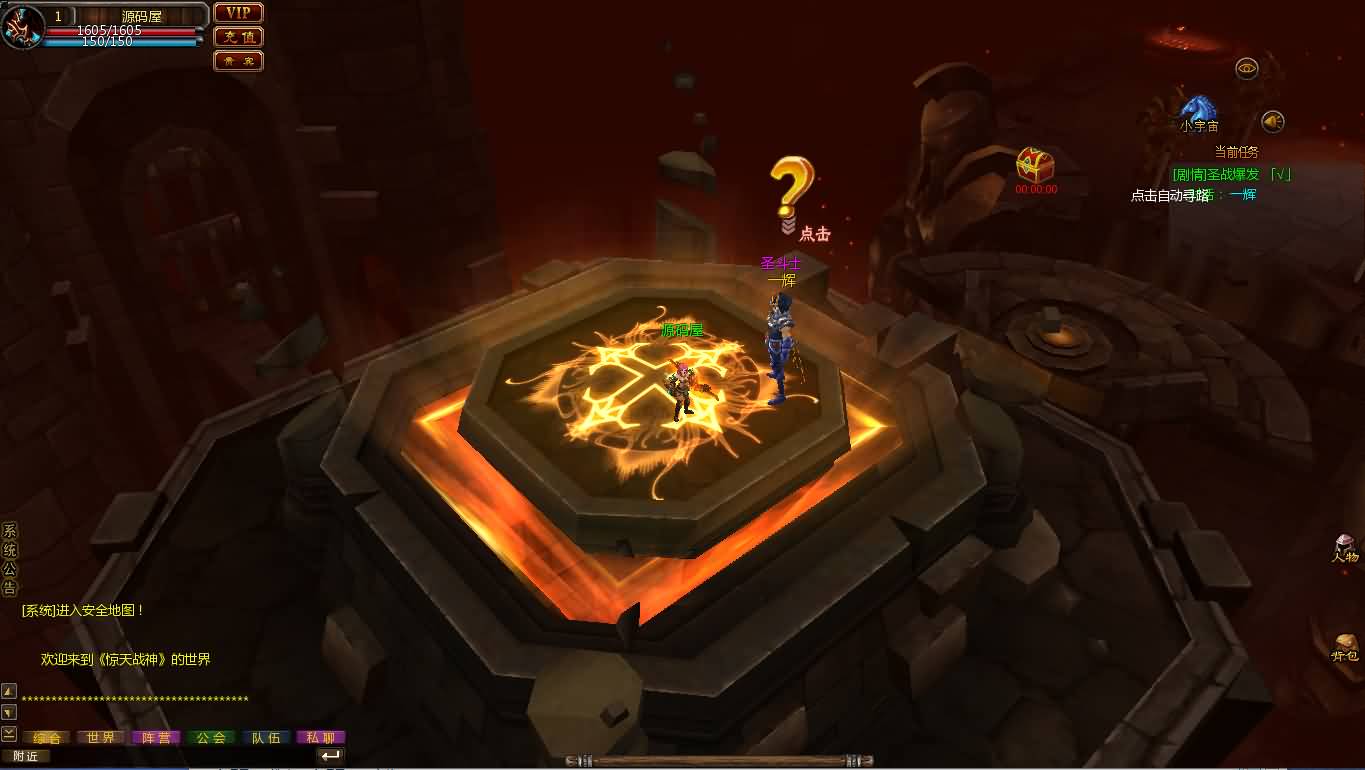Toggle the eye camera view icon
The width and height of the screenshot is (1365, 770).
click(1246, 66)
